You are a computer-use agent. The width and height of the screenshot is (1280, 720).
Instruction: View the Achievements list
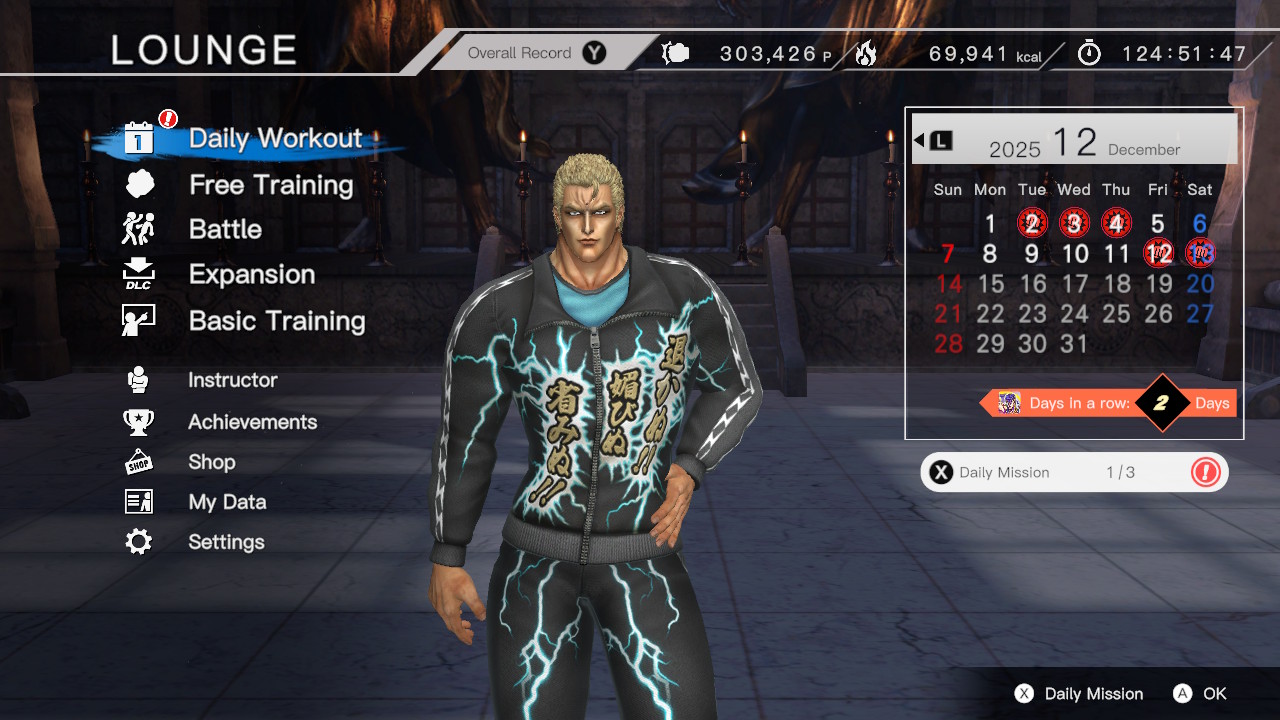(x=252, y=422)
